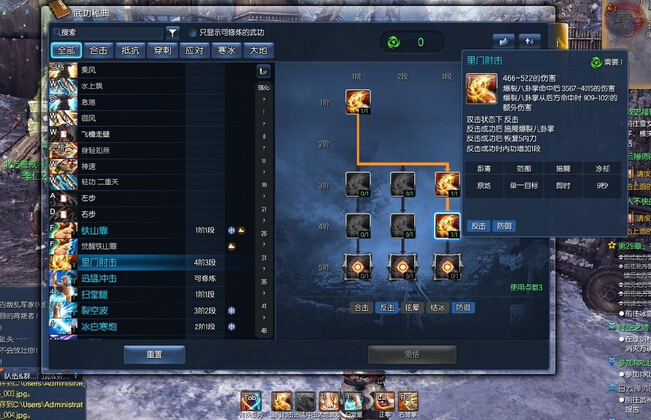Image resolution: width=651 pixels, height=420 pixels.
Task: Open the 应对 filter tab
Action: 193,50
